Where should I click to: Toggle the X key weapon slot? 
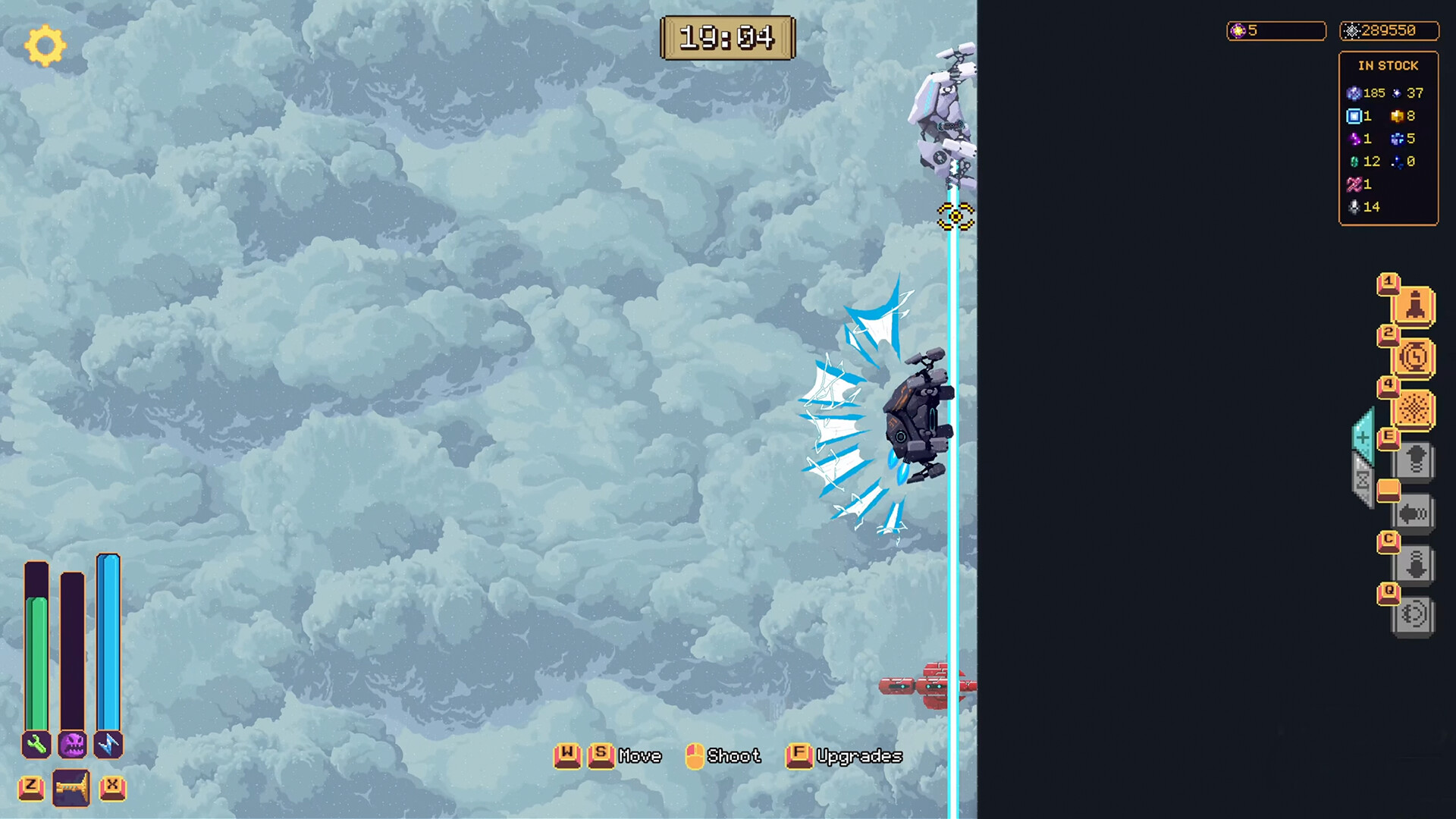pos(114,787)
